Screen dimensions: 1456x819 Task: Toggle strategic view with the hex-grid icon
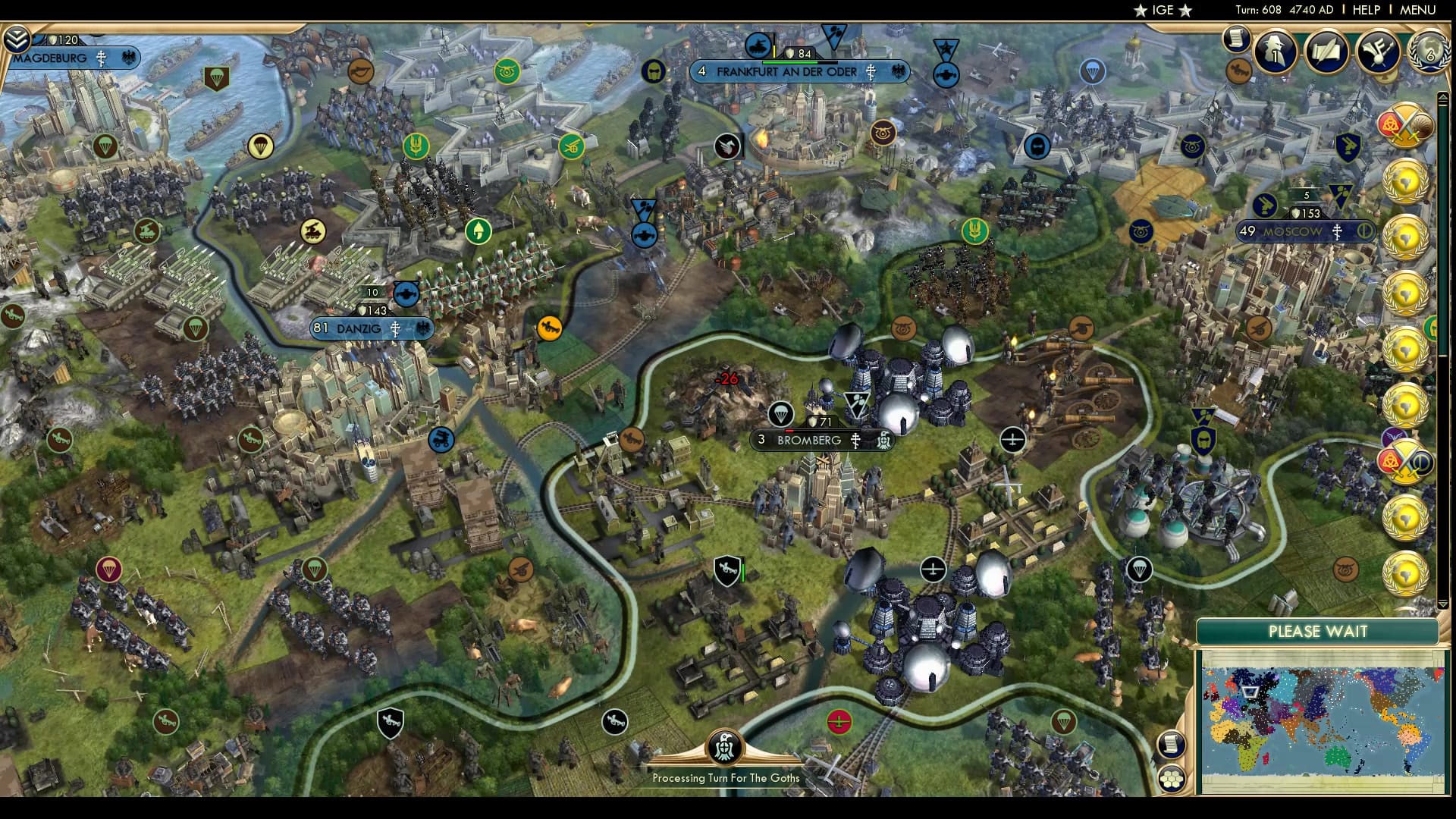pos(1171,779)
